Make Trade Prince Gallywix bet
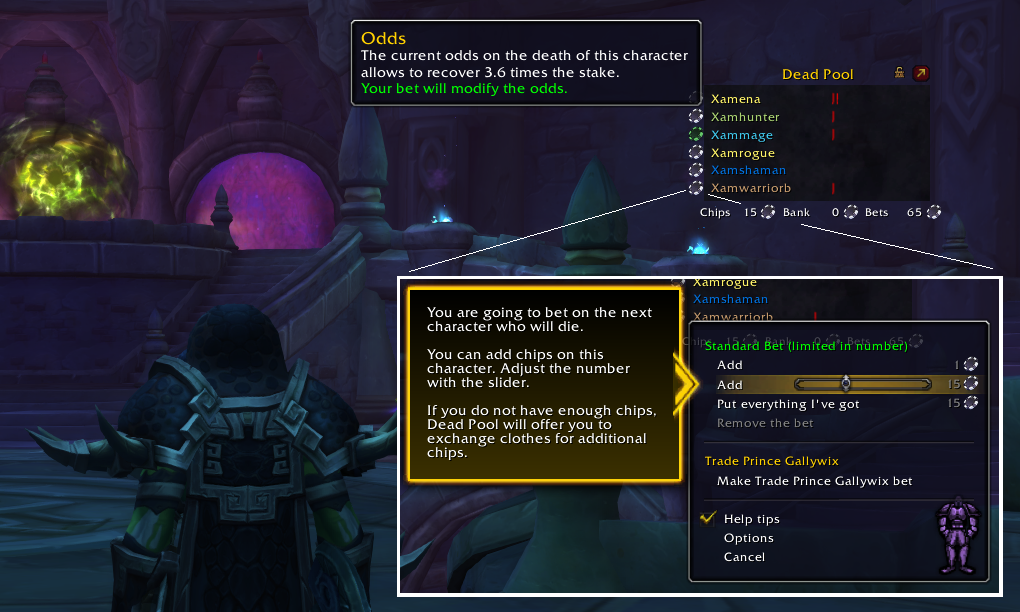The width and height of the screenshot is (1020, 612). [x=814, y=481]
